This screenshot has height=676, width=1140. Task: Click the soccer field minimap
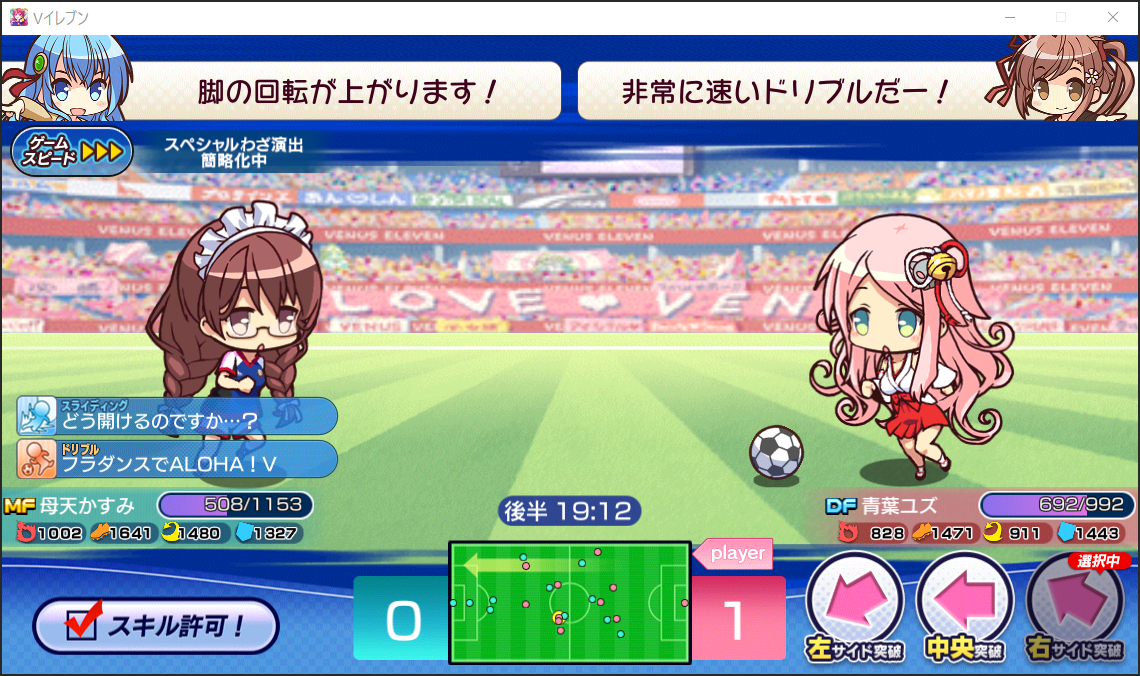[569, 602]
